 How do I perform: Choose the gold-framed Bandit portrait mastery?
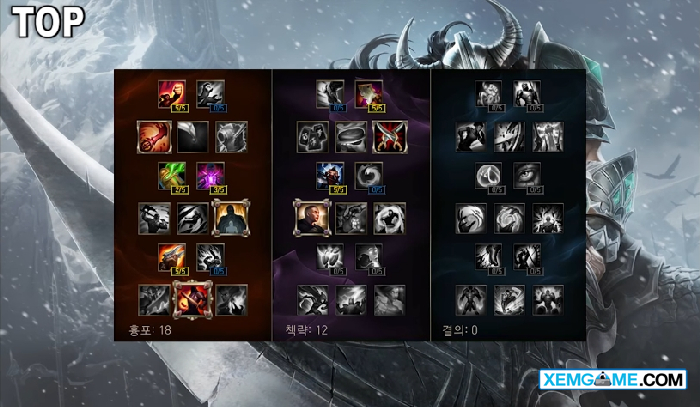(x=311, y=217)
